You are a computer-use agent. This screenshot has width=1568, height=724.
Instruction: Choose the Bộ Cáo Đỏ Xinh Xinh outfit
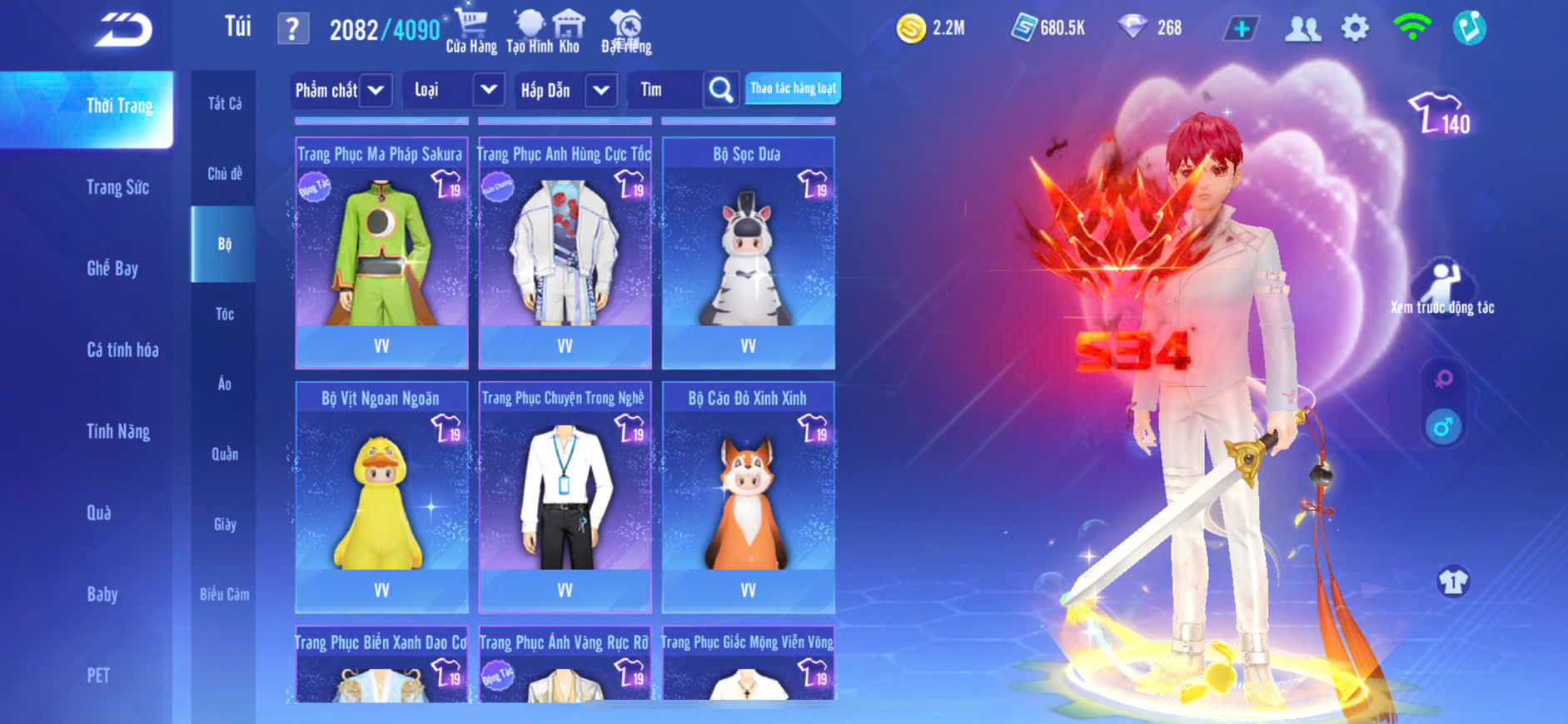(x=748, y=496)
